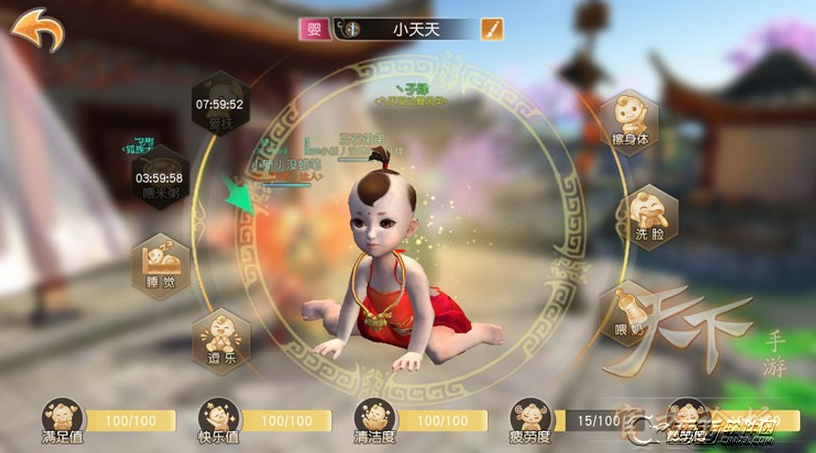Edit the baby's name with the brush icon
Image resolution: width=816 pixels, height=453 pixels.
click(491, 29)
